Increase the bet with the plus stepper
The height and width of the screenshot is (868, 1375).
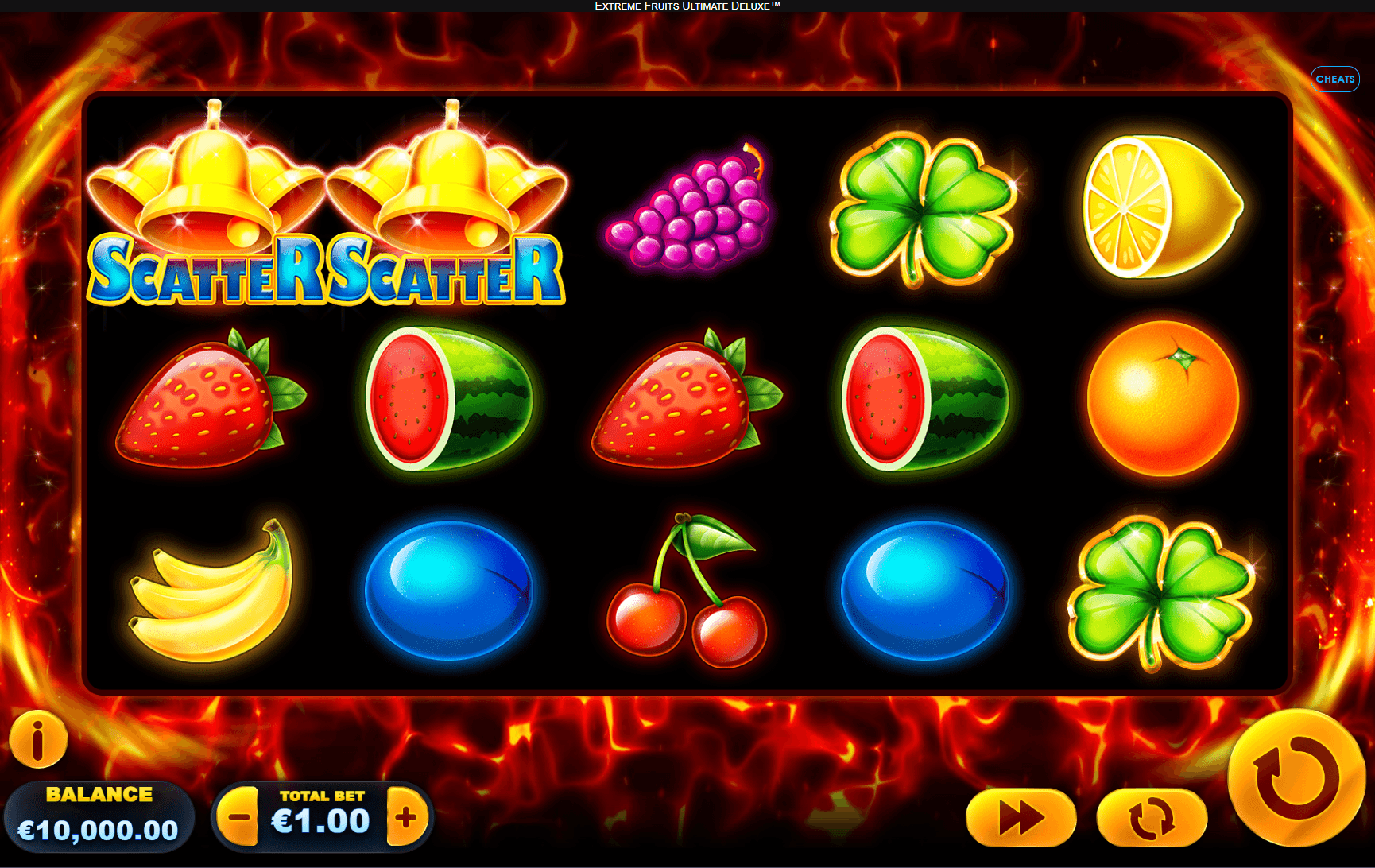tap(405, 816)
